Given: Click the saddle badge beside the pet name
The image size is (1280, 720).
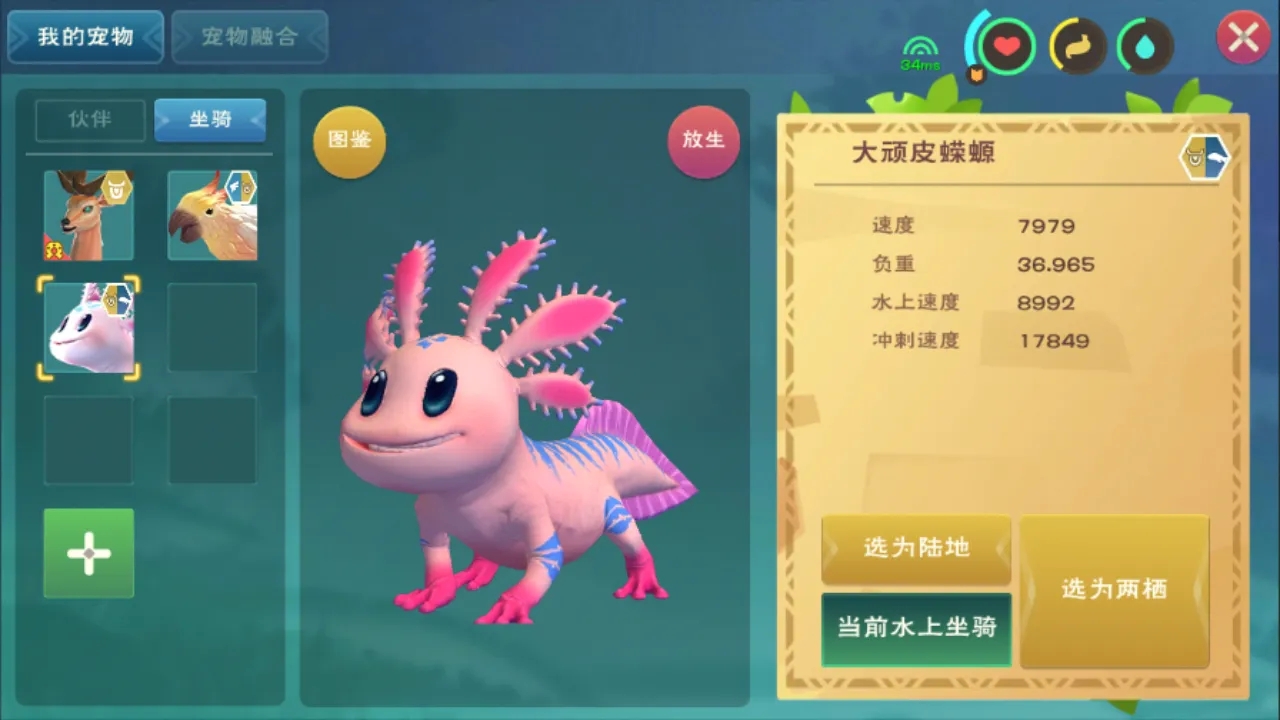Looking at the screenshot, I should pos(1203,157).
